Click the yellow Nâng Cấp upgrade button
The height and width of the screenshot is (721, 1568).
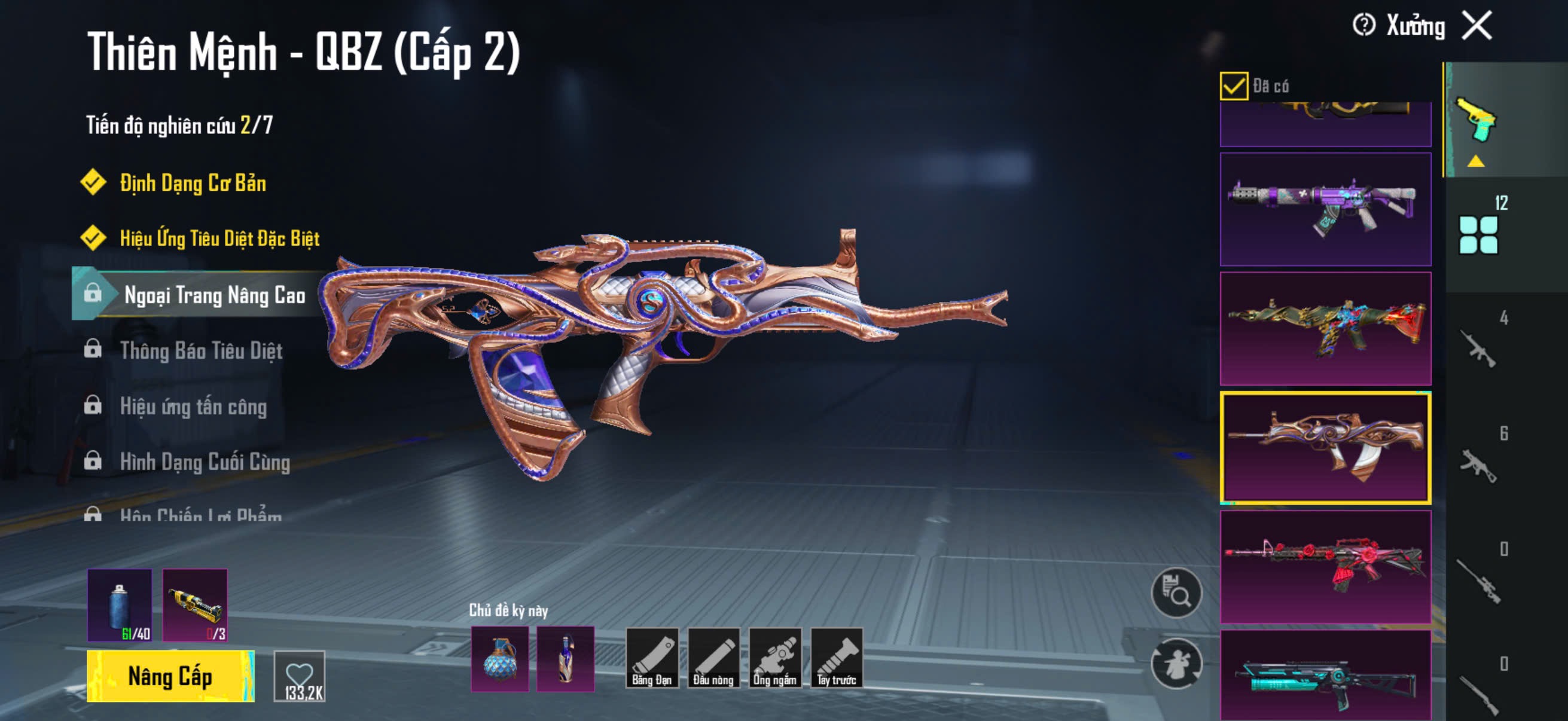click(x=170, y=676)
